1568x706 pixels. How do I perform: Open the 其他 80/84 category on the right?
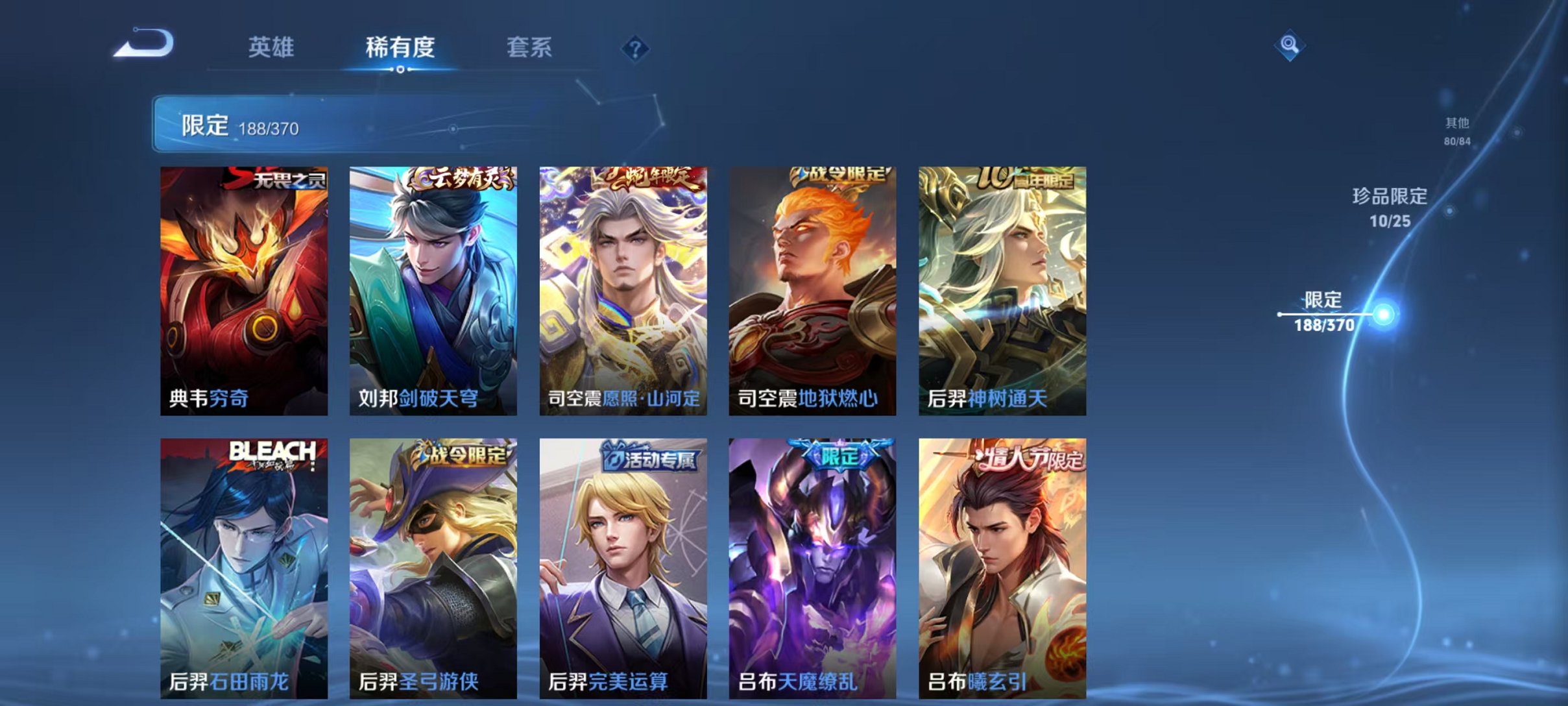(1458, 130)
